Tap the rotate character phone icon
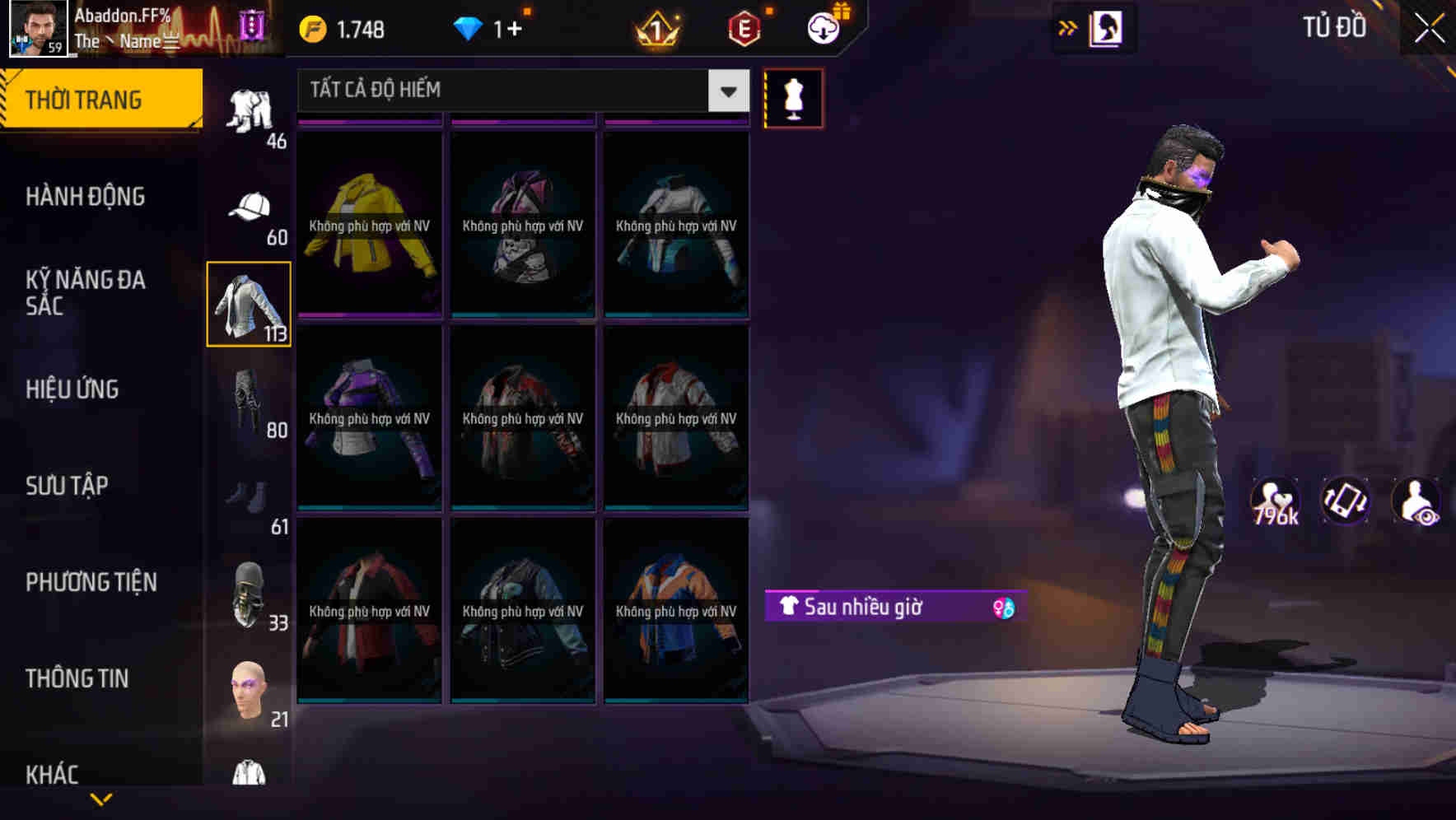The width and height of the screenshot is (1456, 820). coord(1345,501)
